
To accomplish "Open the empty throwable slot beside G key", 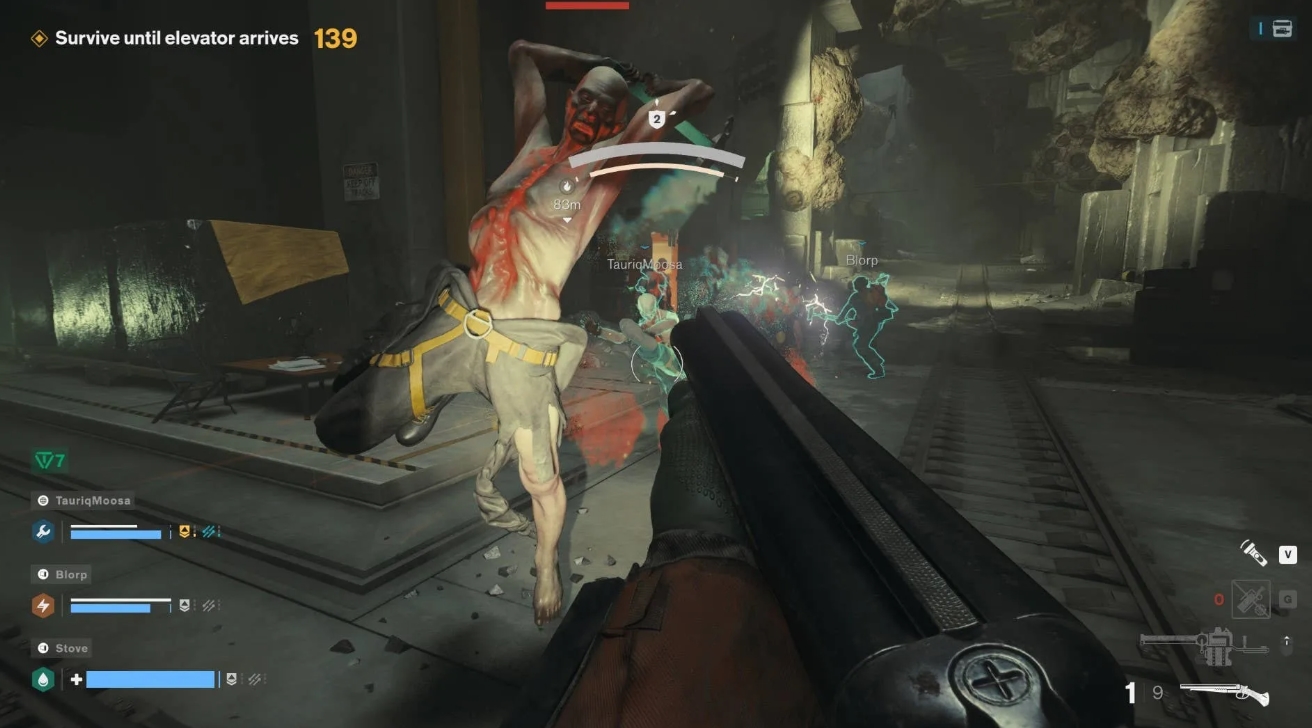I will coord(1252,600).
